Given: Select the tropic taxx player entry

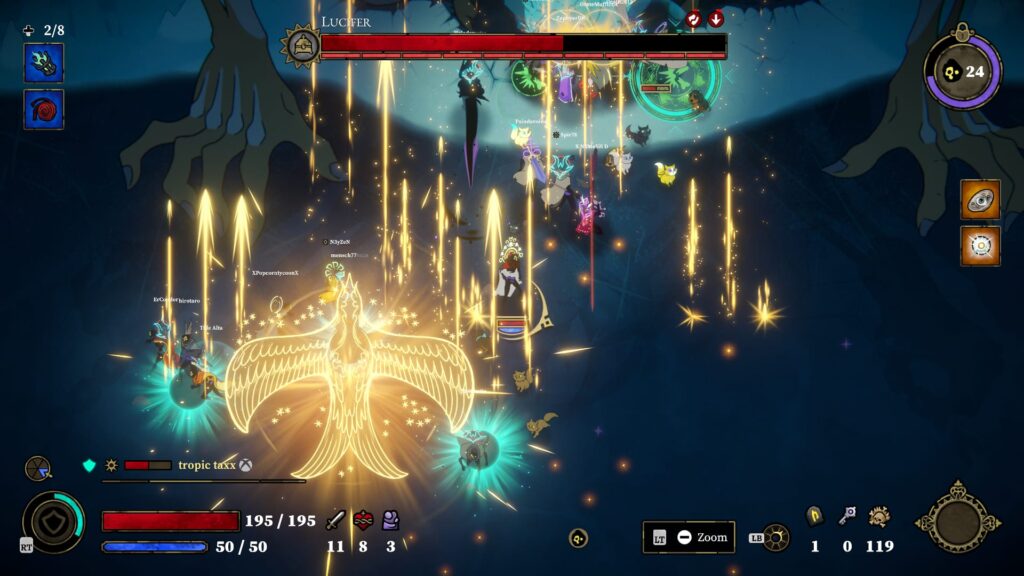Looking at the screenshot, I should 207,465.
